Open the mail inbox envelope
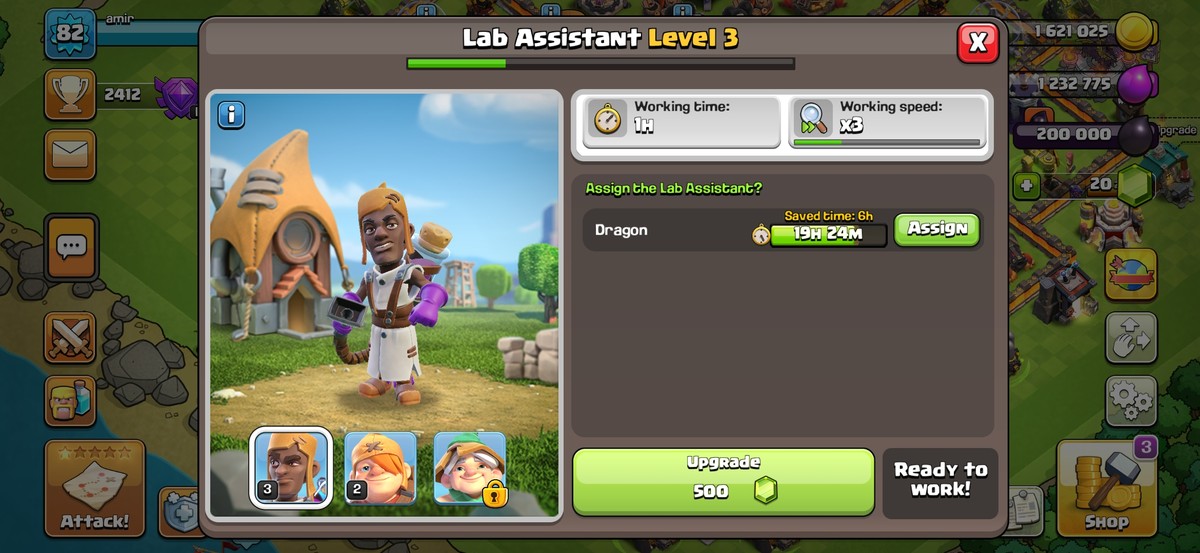Image resolution: width=1200 pixels, height=553 pixels. pyautogui.click(x=70, y=154)
